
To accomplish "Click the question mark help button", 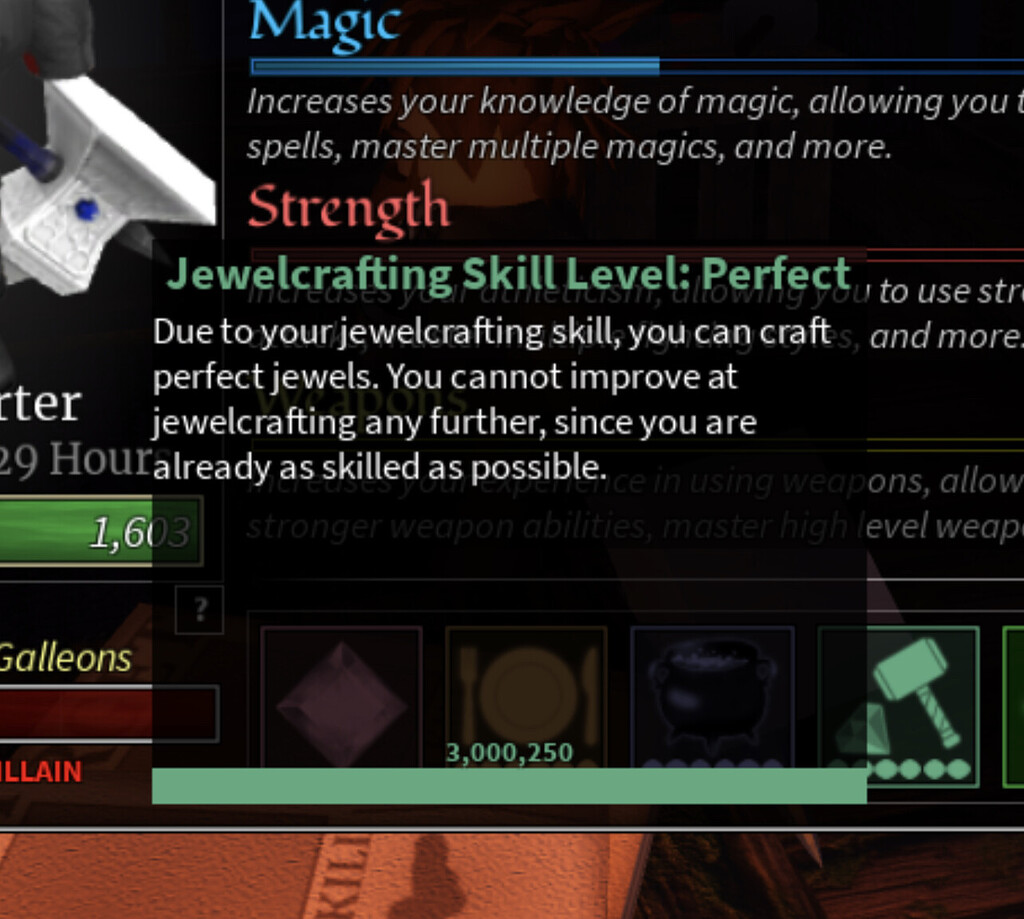I will (x=199, y=610).
